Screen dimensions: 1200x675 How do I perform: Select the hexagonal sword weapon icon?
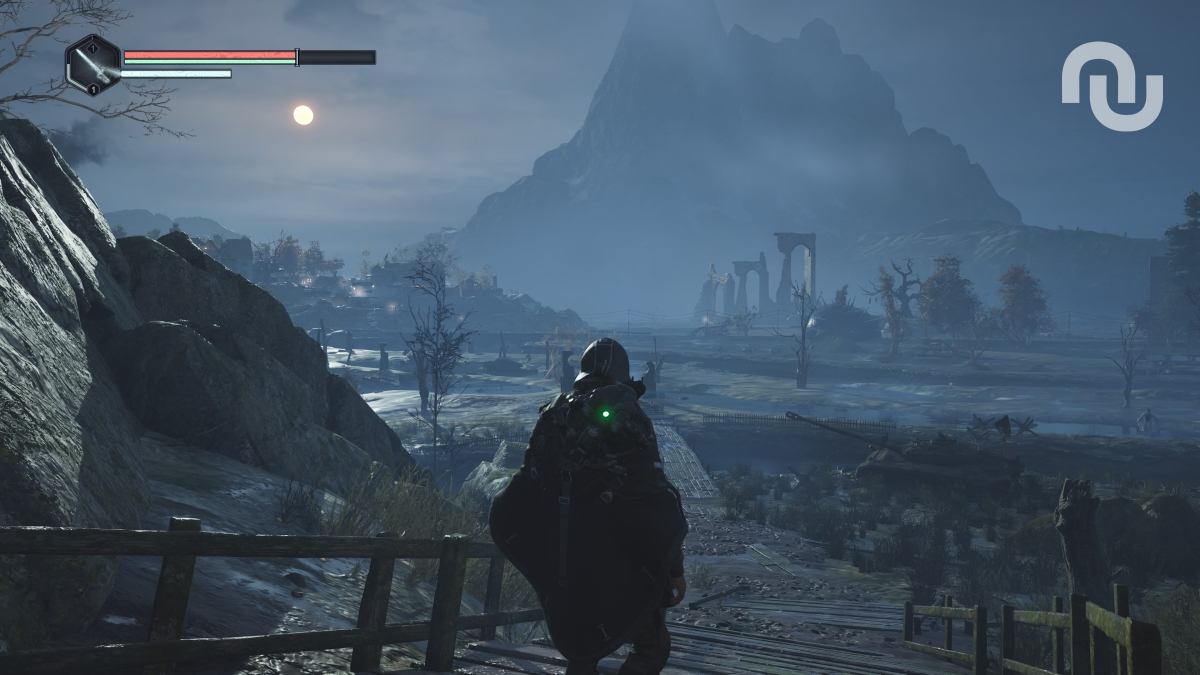tap(93, 64)
